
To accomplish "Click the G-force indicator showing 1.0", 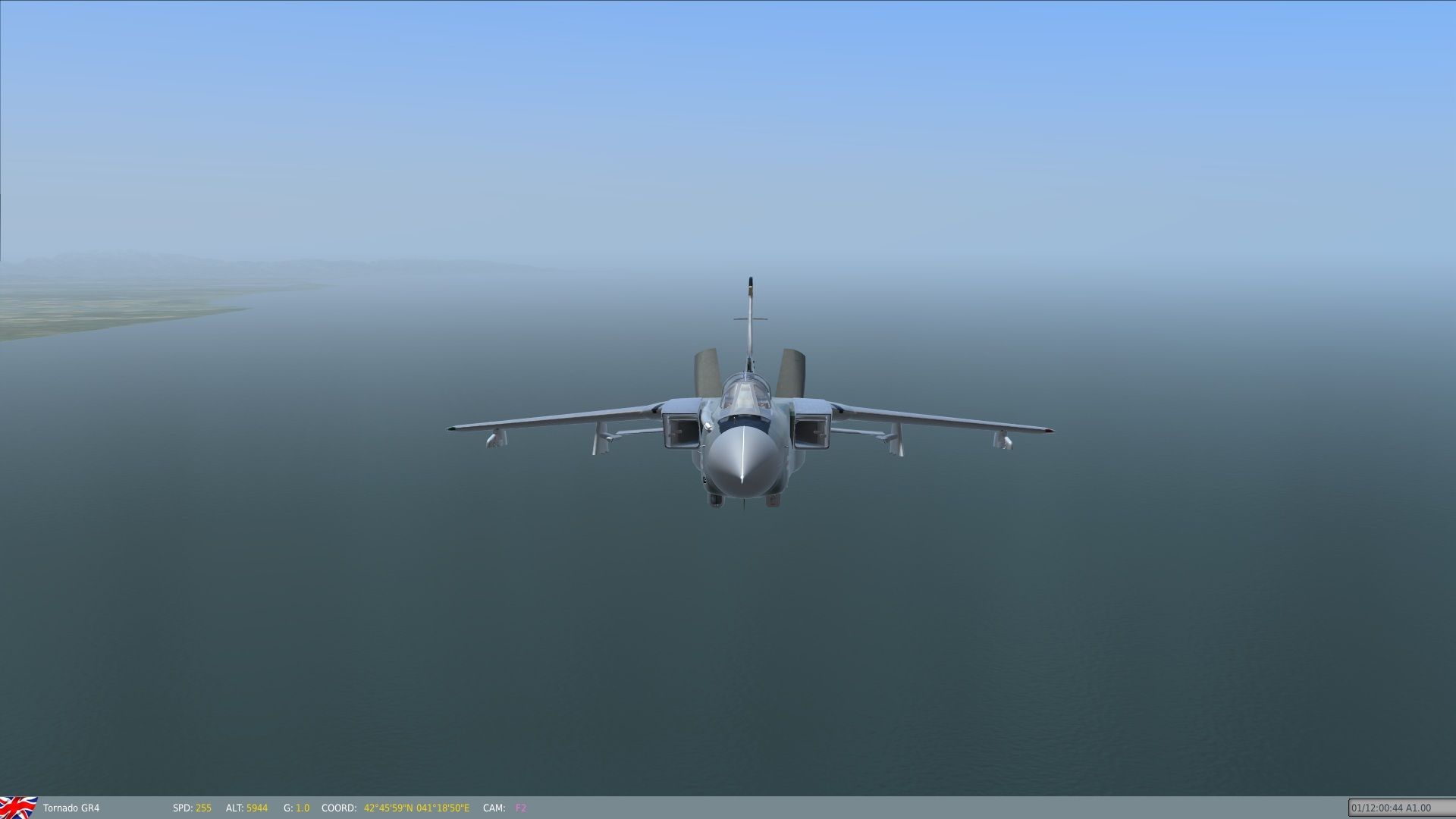I will (x=296, y=808).
